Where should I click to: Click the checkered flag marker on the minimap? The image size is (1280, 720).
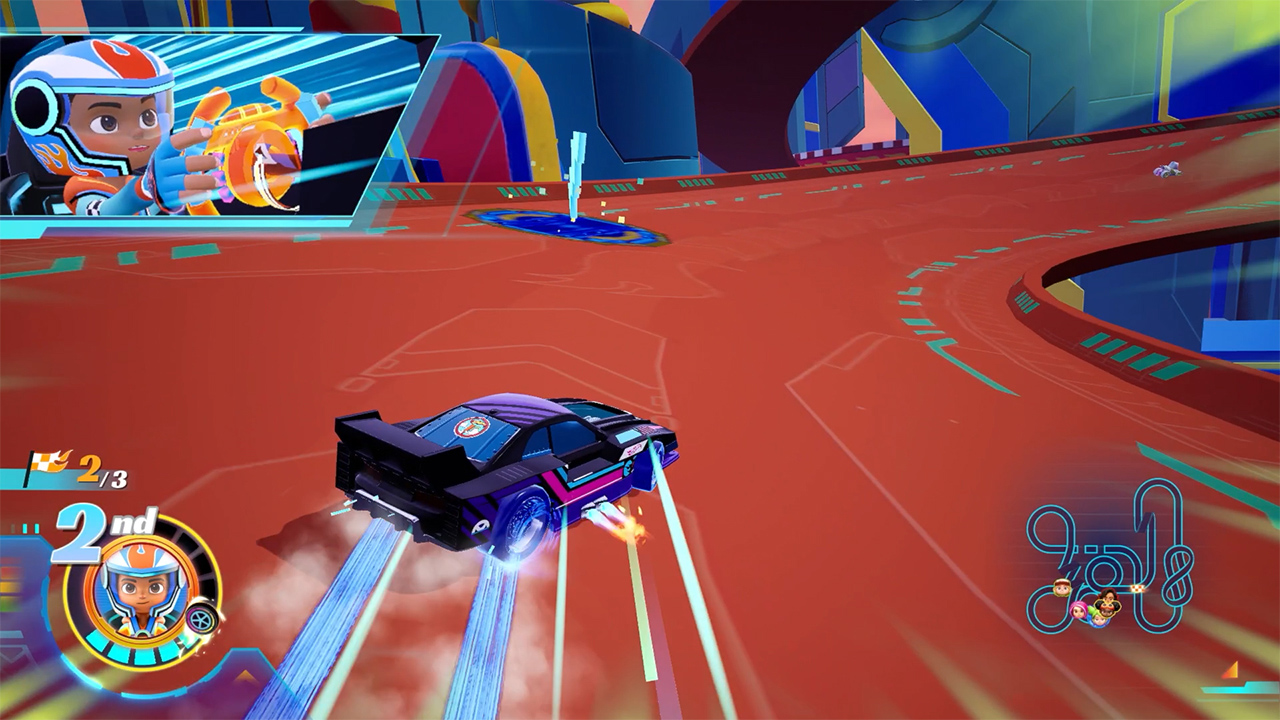1137,588
